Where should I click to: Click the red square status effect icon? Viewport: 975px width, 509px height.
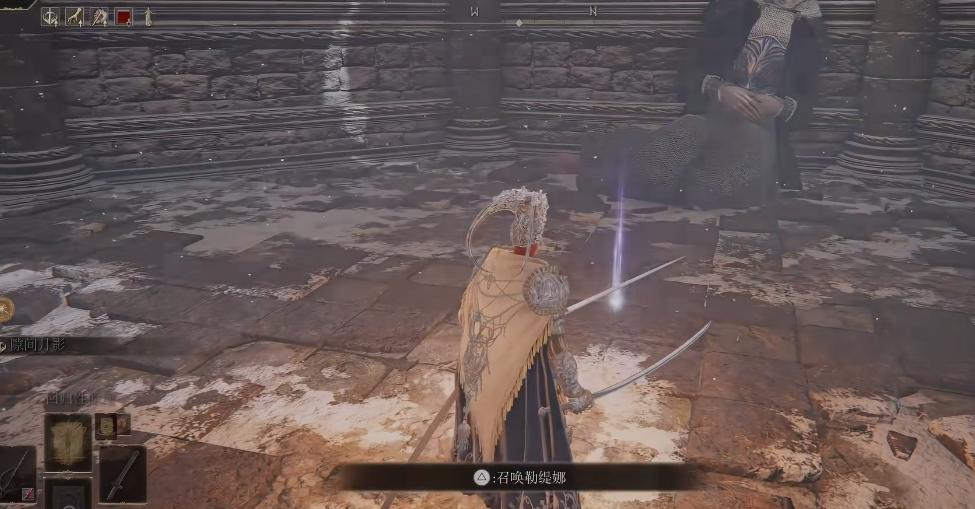point(124,16)
